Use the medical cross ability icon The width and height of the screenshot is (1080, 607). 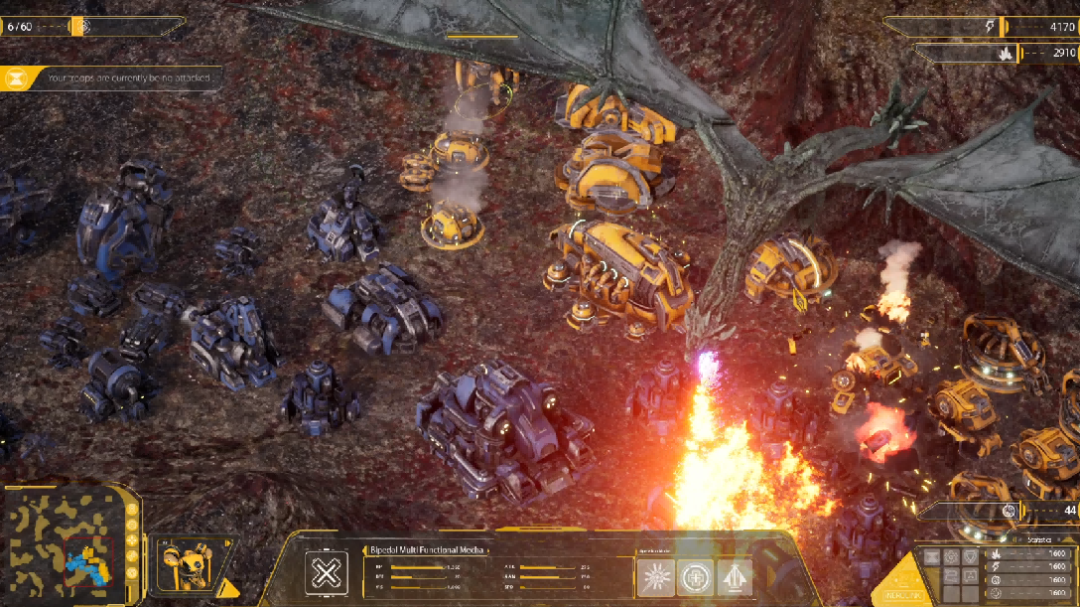pos(695,577)
